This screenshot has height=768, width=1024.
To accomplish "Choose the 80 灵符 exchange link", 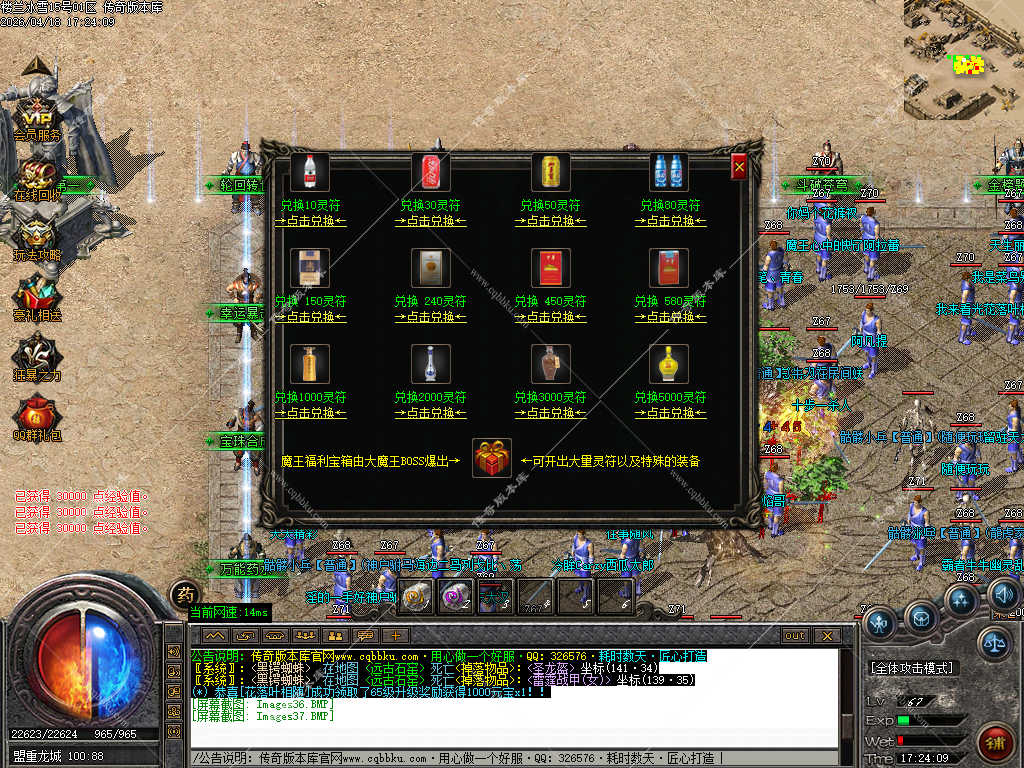I will pos(670,221).
